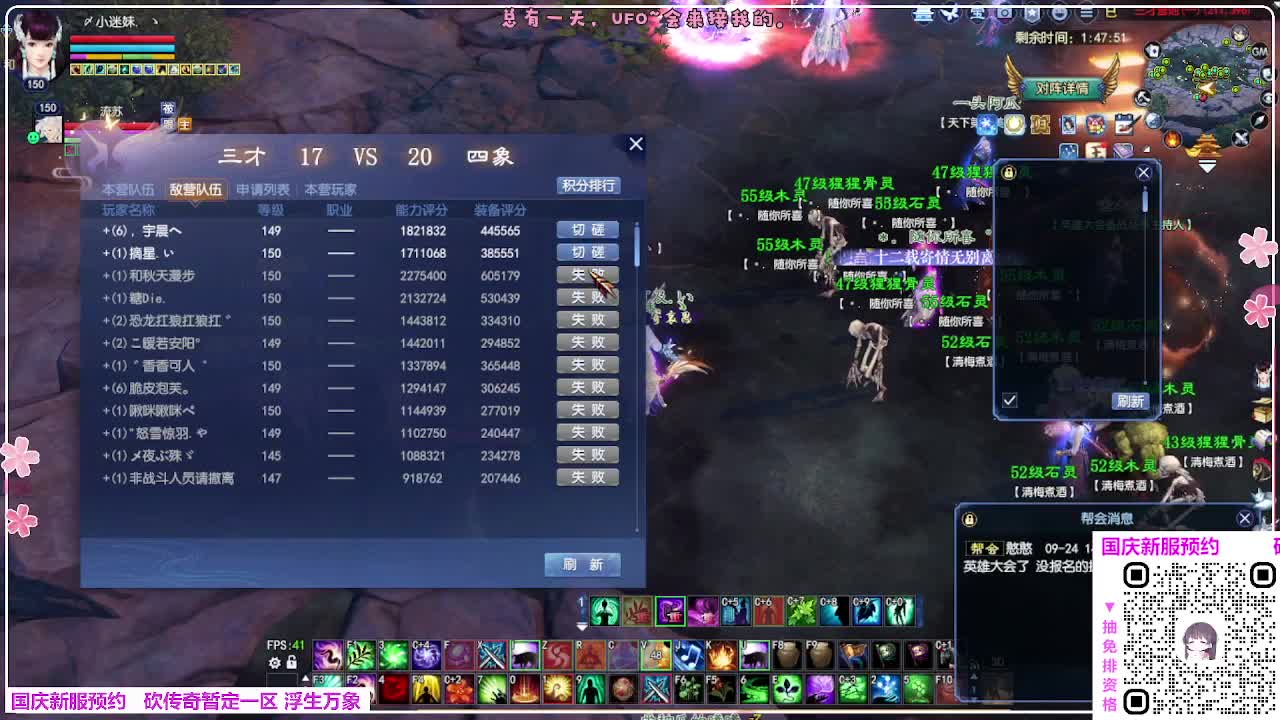Click the GM icon on the minimap
Screen dimensions: 1280x720
click(1260, 51)
